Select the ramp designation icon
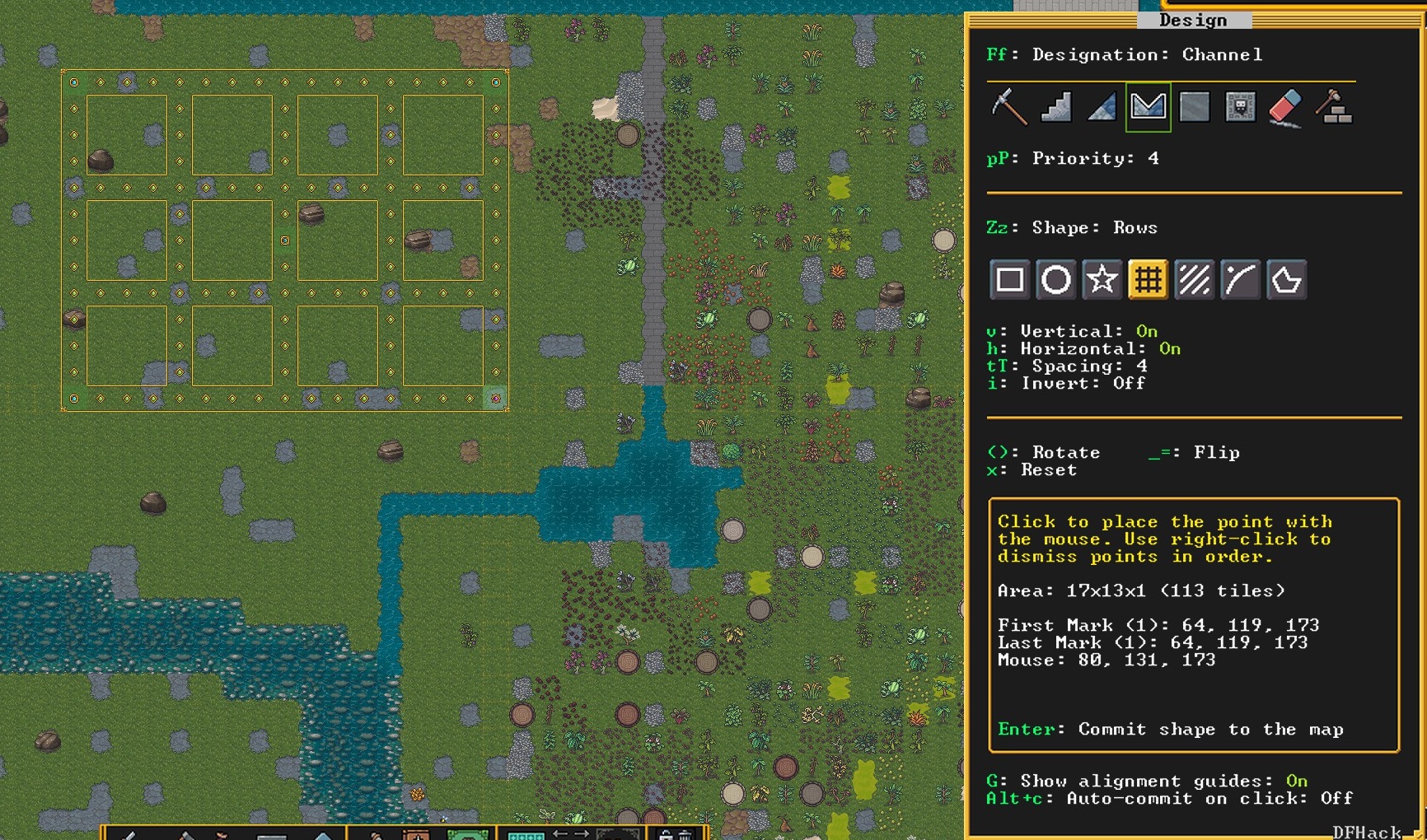The image size is (1427, 840). pos(1102,107)
